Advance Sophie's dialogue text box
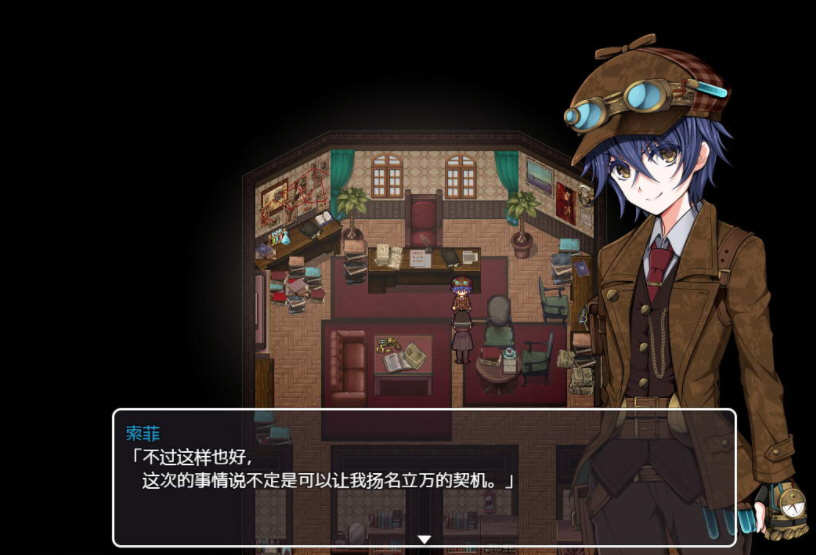The width and height of the screenshot is (816, 555). pos(423,477)
